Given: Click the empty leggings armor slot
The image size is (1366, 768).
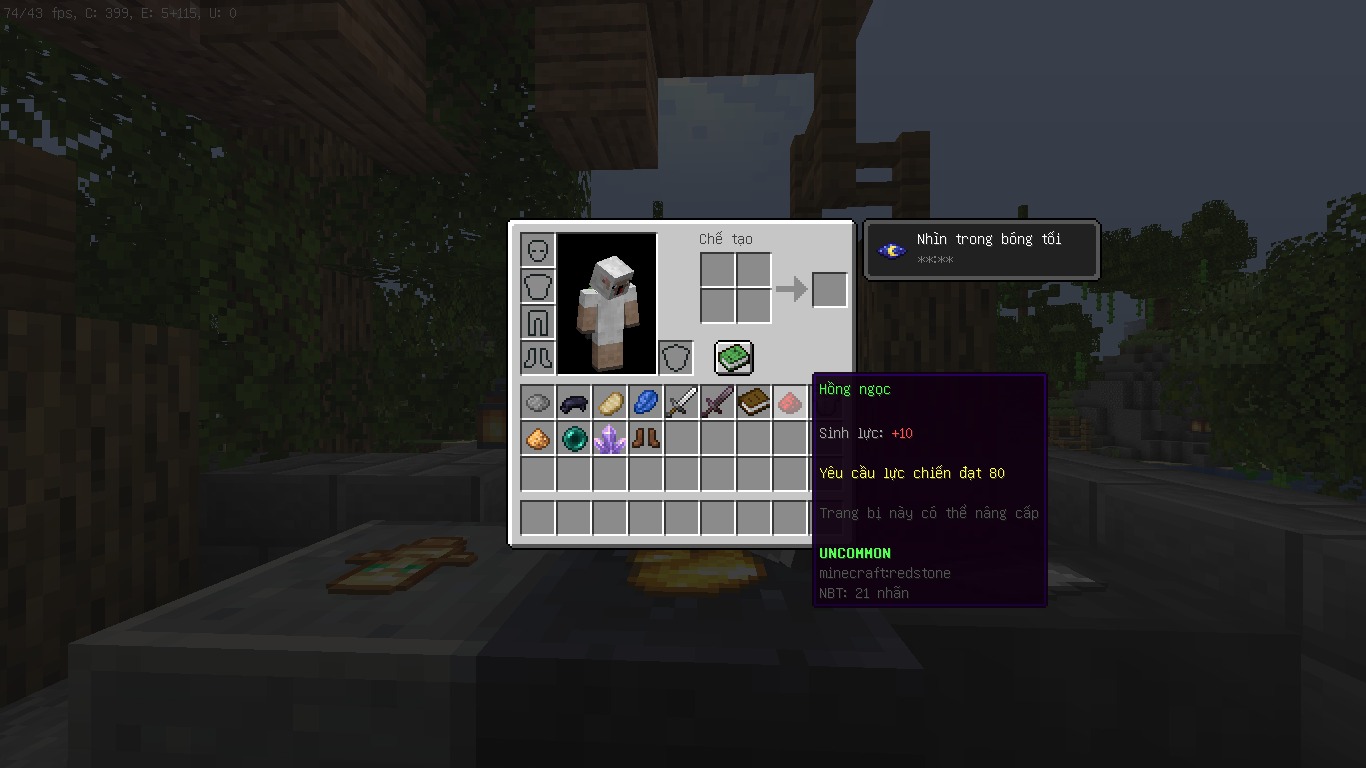Looking at the screenshot, I should [x=538, y=322].
